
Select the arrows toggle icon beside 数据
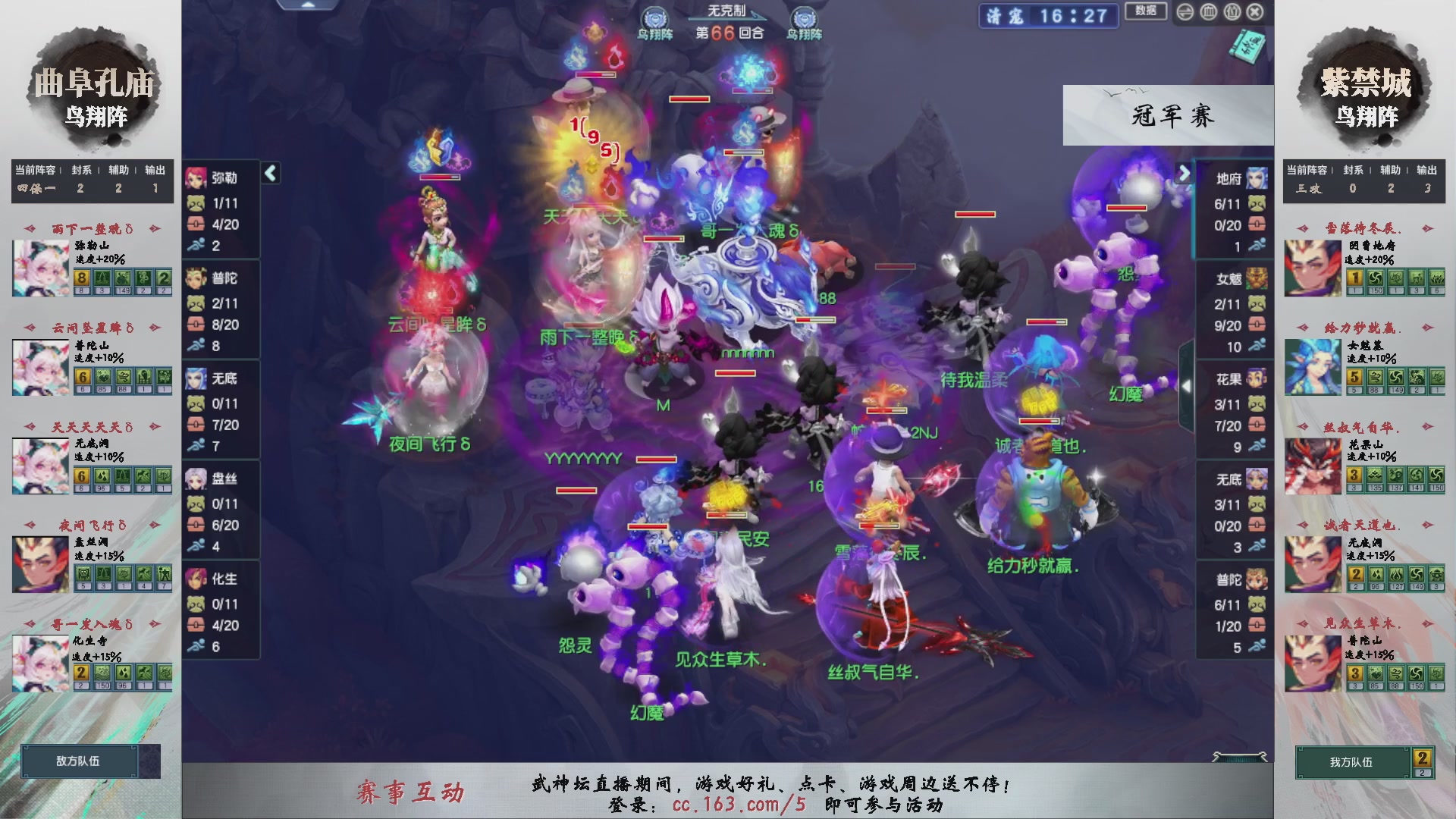tap(1185, 12)
